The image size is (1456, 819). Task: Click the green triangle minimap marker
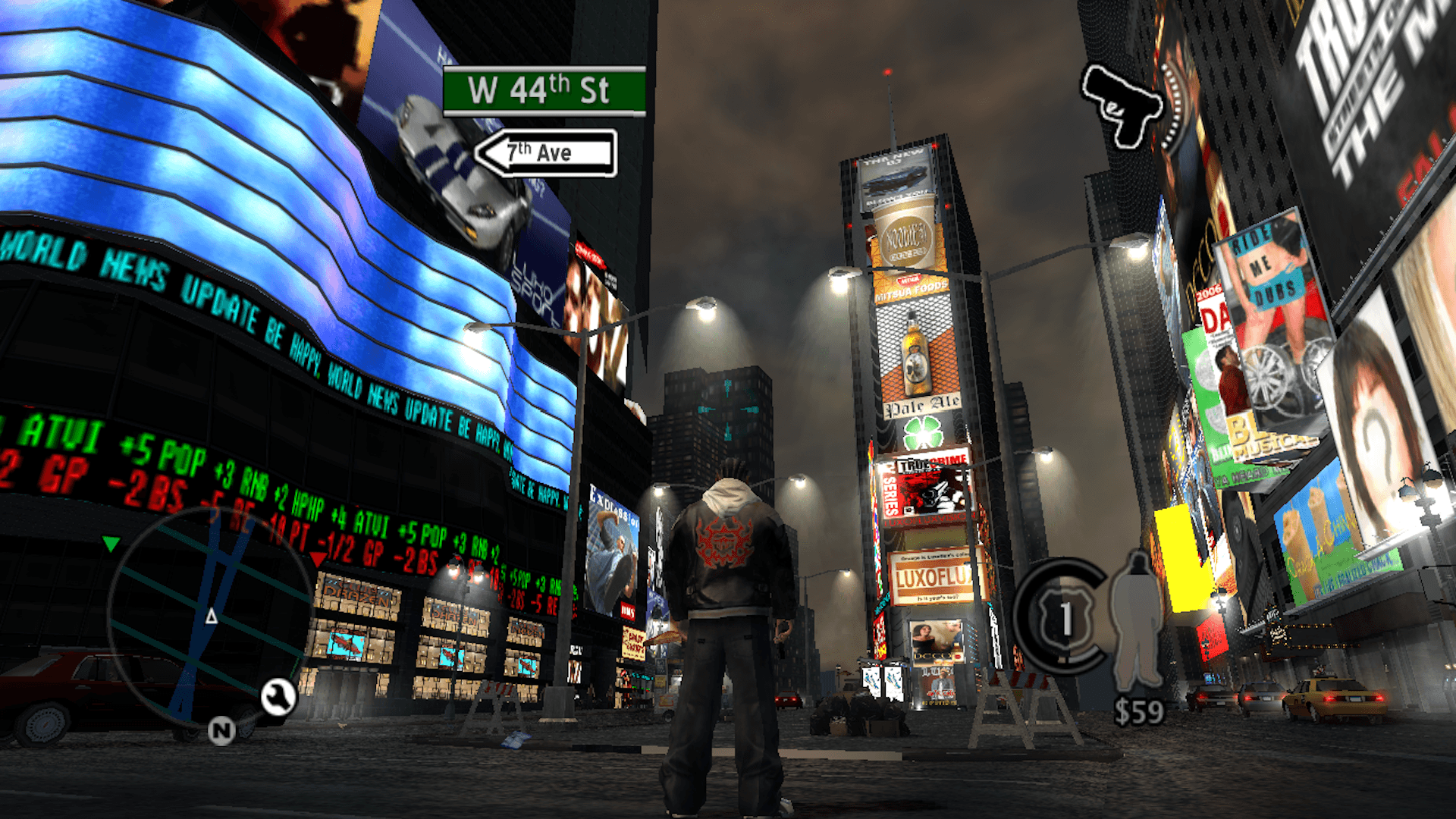point(111,543)
